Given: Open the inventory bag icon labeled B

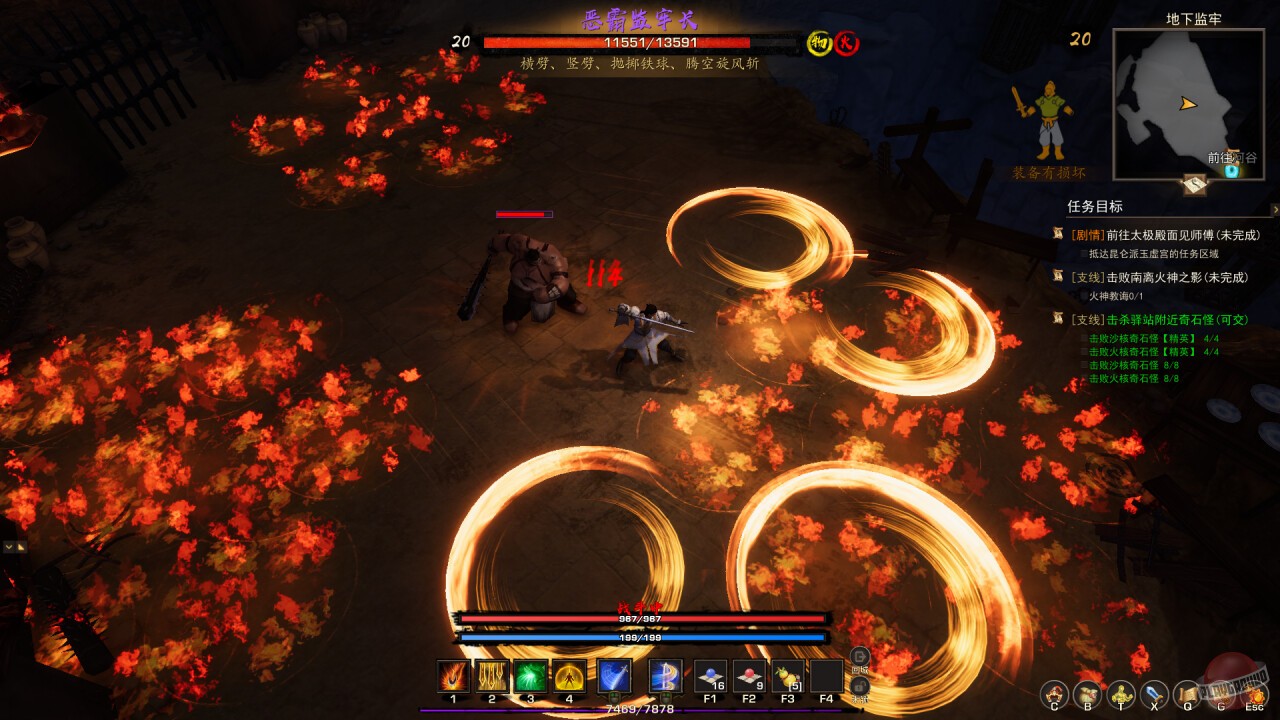Looking at the screenshot, I should [x=1086, y=694].
